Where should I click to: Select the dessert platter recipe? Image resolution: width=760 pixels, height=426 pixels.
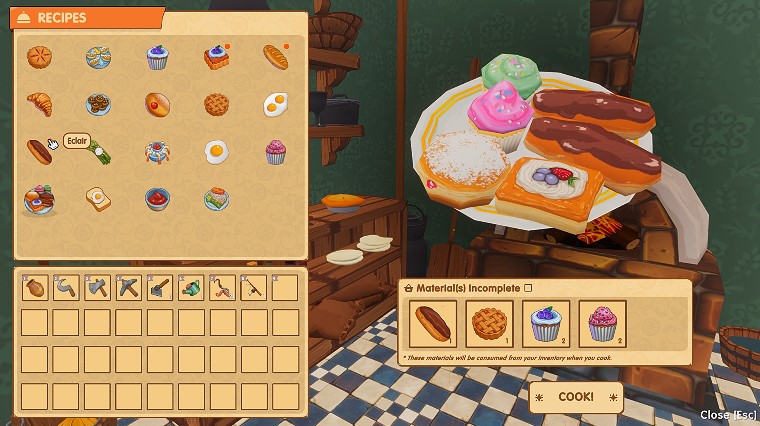pos(39,199)
